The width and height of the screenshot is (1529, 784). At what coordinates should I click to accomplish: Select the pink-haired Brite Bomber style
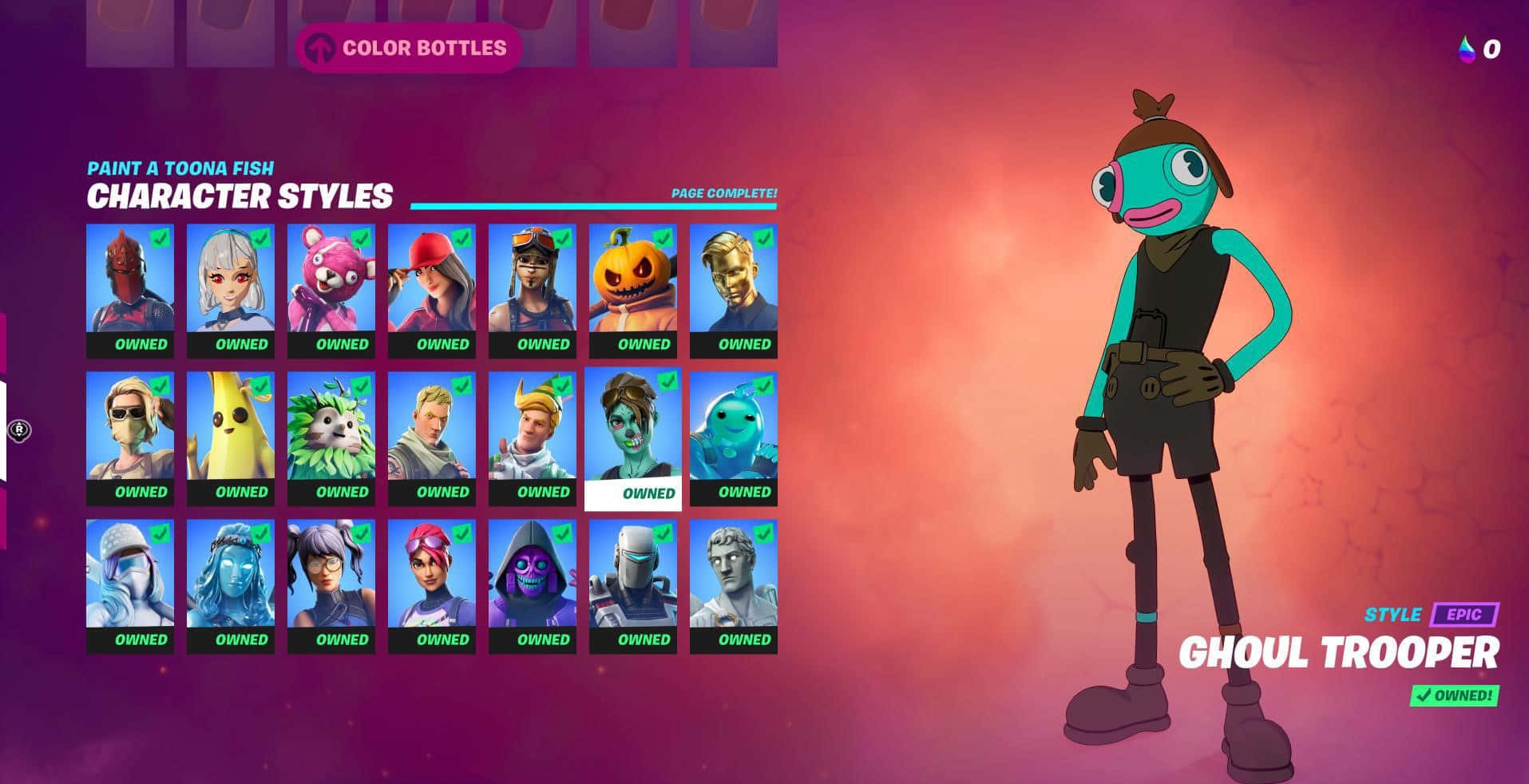(432, 586)
